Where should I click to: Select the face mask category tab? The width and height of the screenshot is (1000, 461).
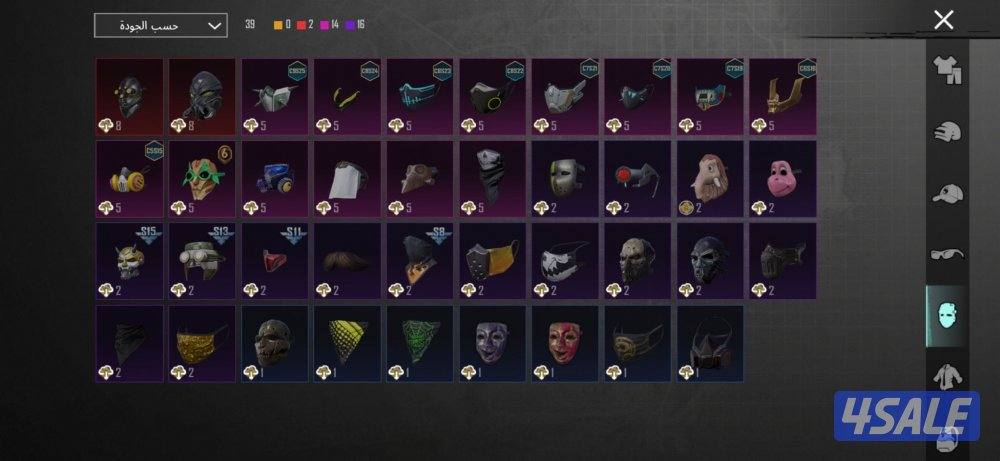(x=946, y=316)
